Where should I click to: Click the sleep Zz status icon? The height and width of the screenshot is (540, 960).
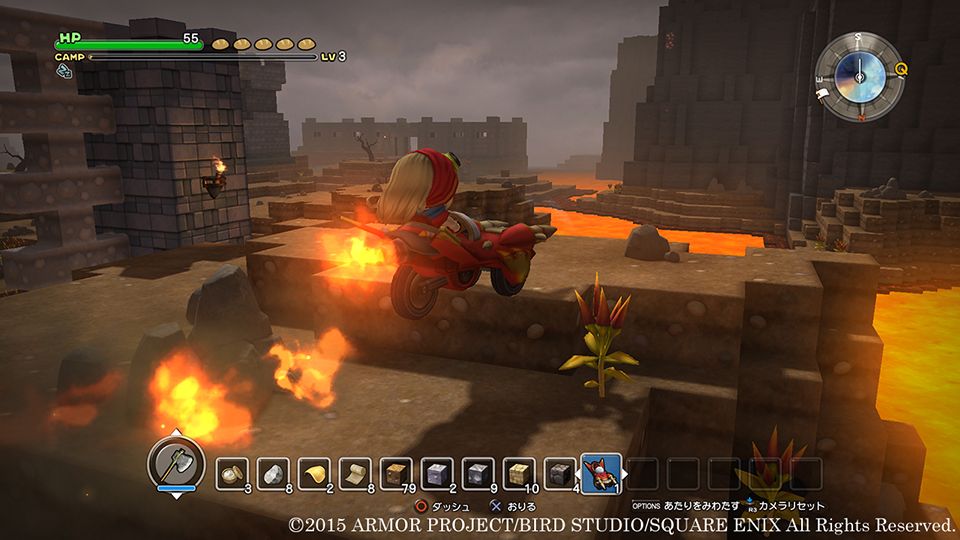point(63,70)
